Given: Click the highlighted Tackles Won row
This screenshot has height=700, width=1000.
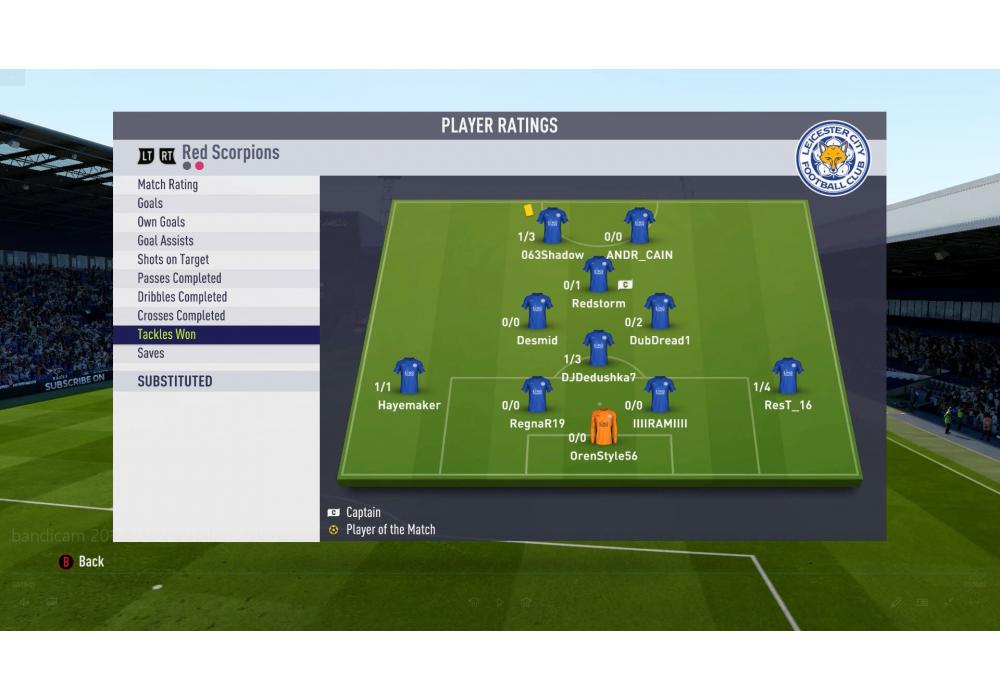Looking at the screenshot, I should [167, 335].
